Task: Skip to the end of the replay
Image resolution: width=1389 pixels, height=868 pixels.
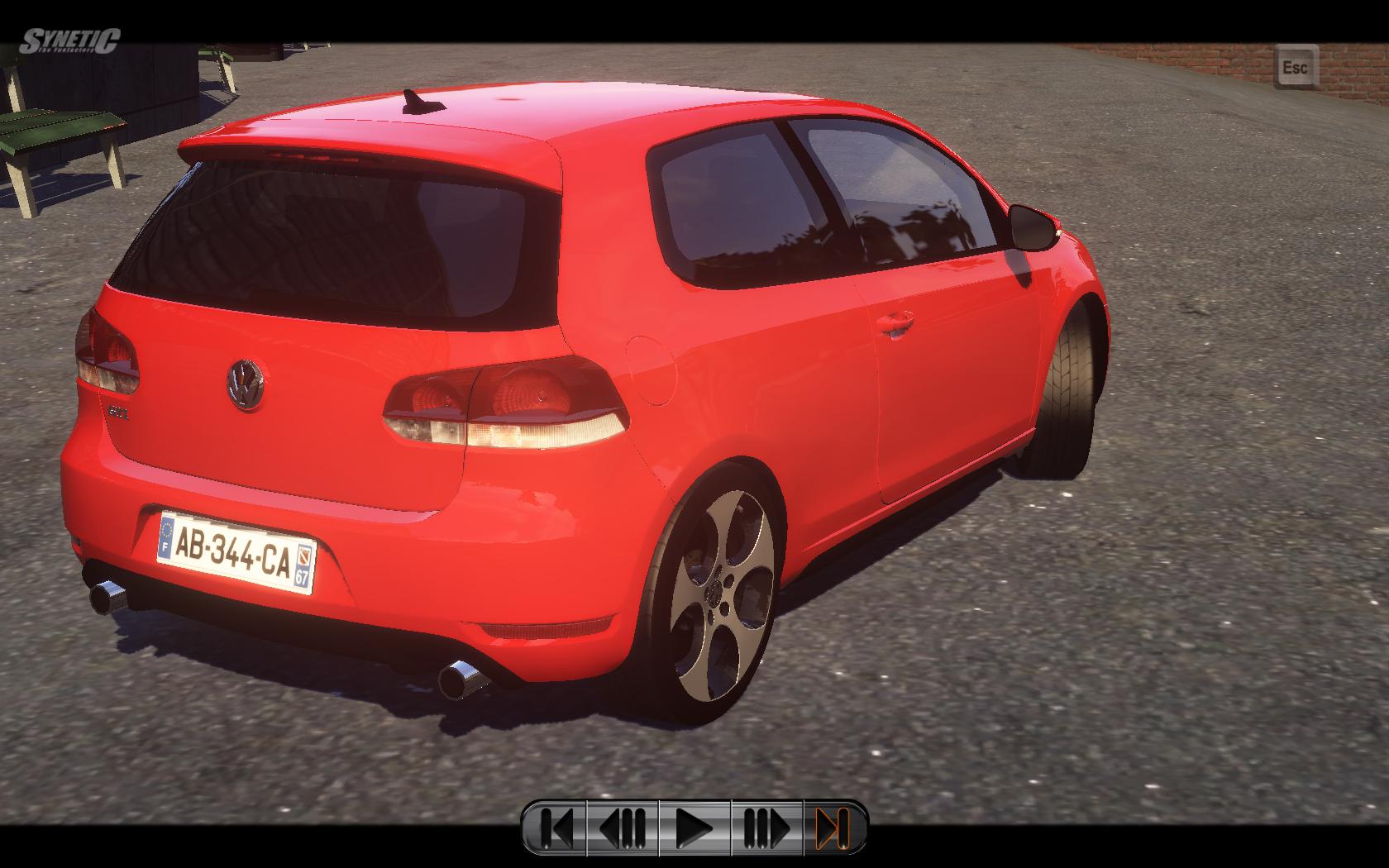Action: click(x=833, y=827)
